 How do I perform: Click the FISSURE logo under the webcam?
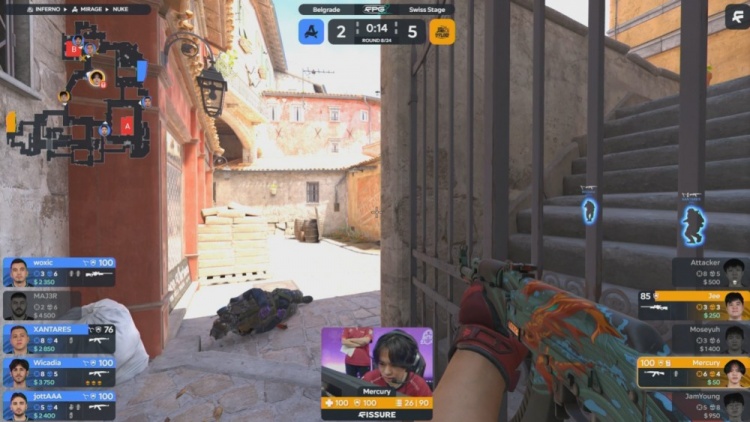(x=377, y=414)
